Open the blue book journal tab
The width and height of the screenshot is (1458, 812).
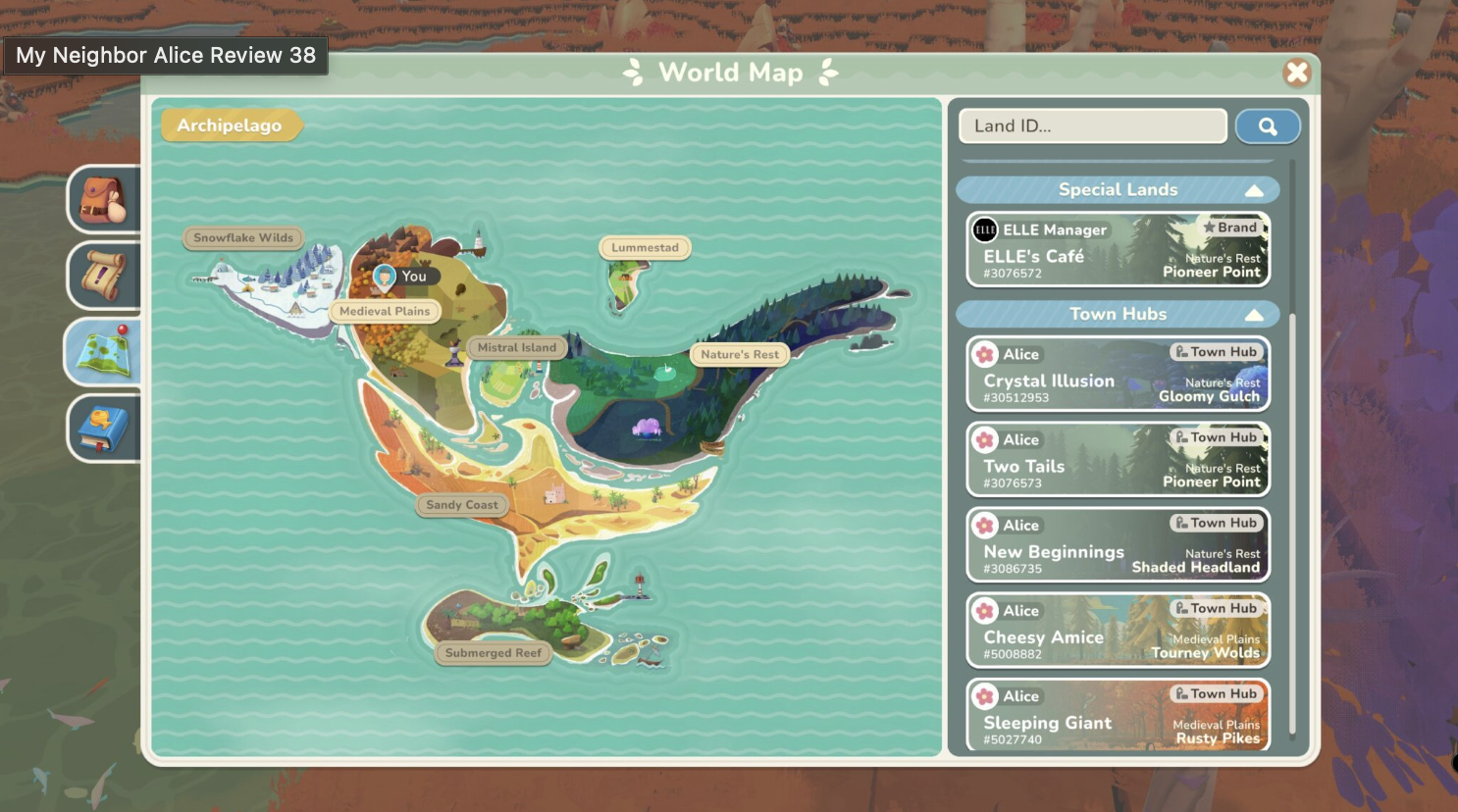pos(103,429)
